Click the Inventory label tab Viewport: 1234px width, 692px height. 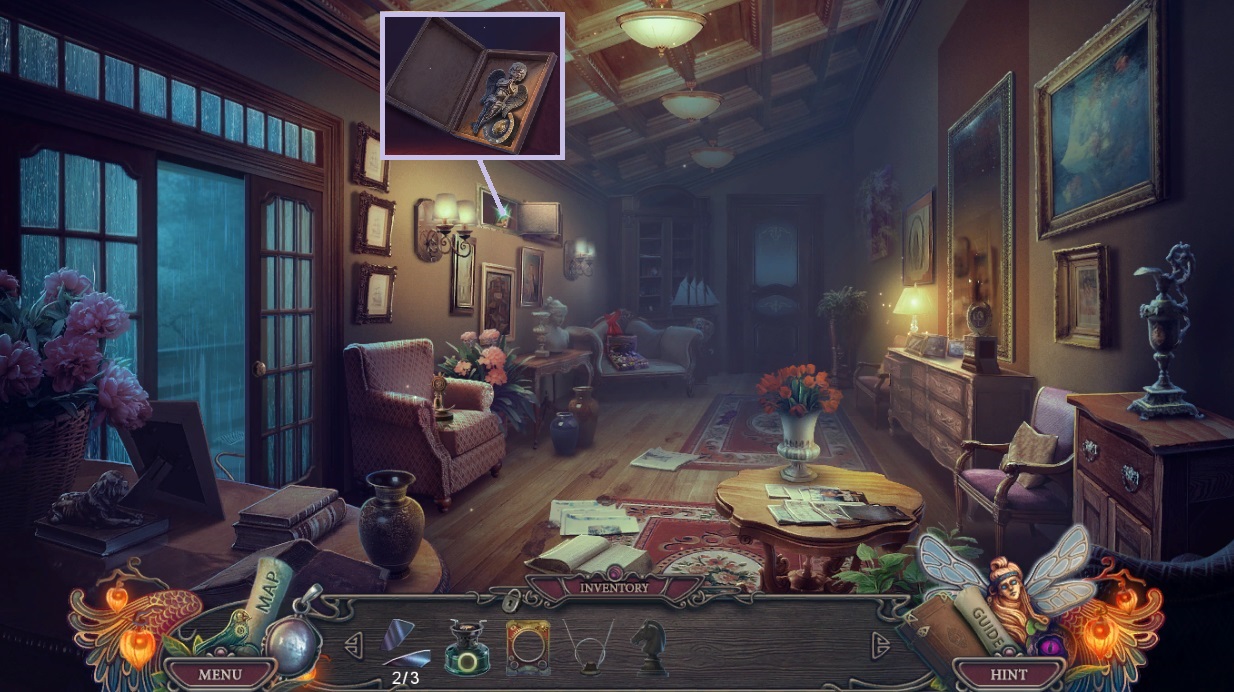point(614,588)
